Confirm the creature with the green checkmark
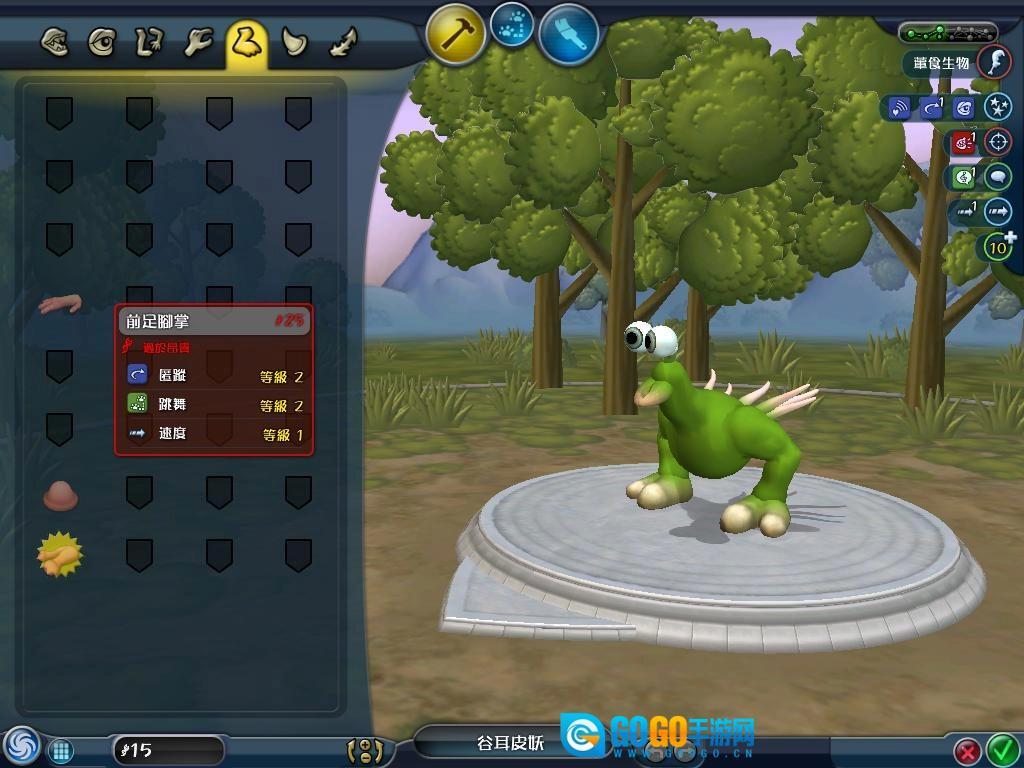 tap(1001, 748)
